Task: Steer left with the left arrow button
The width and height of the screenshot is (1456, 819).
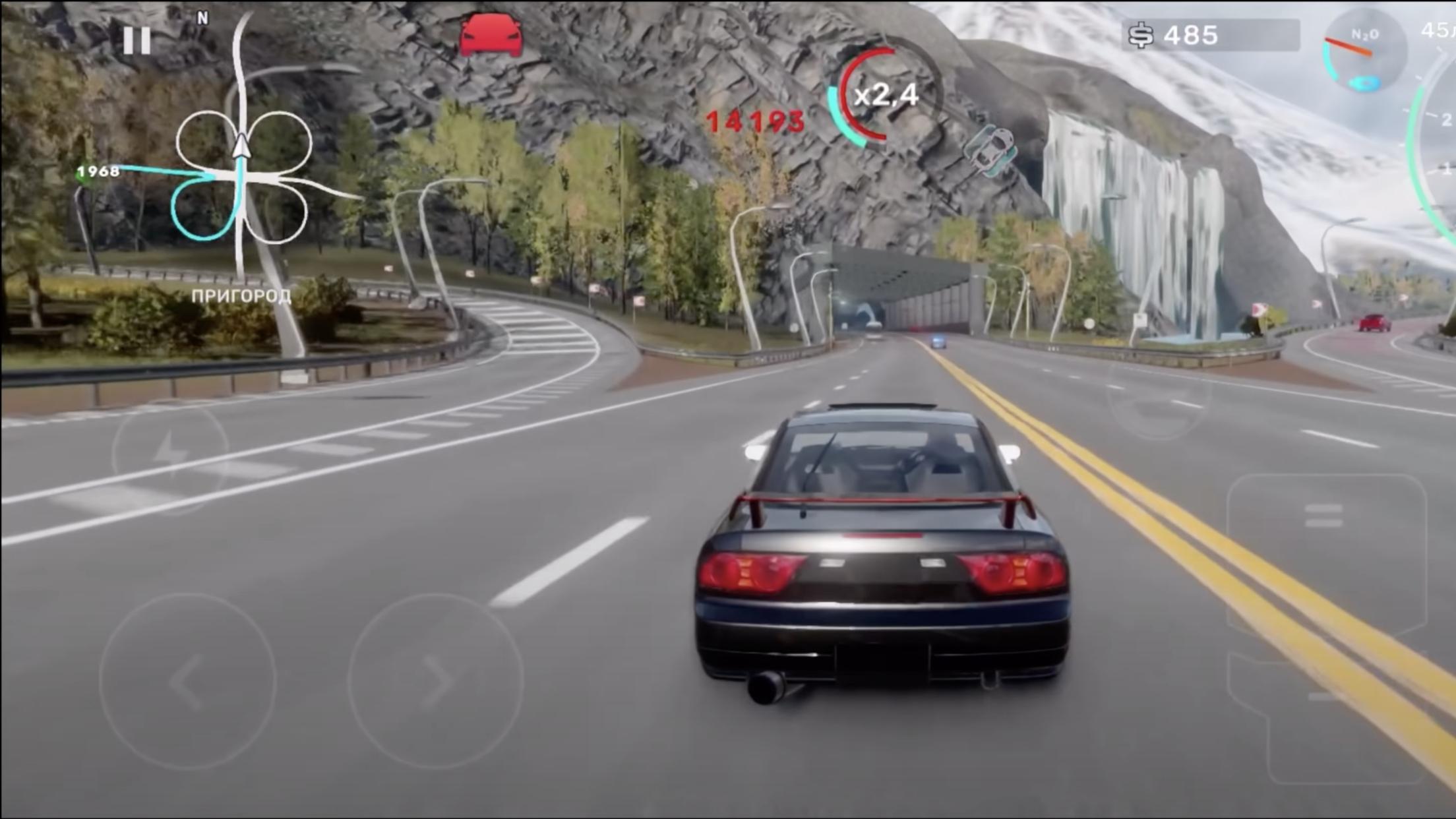Action: 187,681
